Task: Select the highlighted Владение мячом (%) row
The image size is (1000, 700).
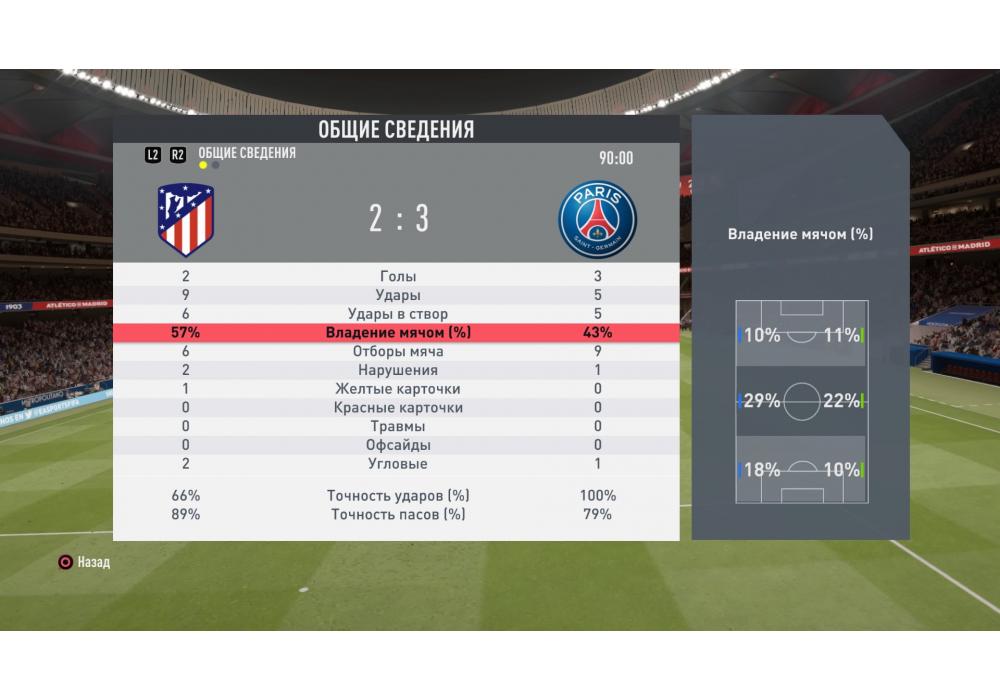Action: [398, 333]
